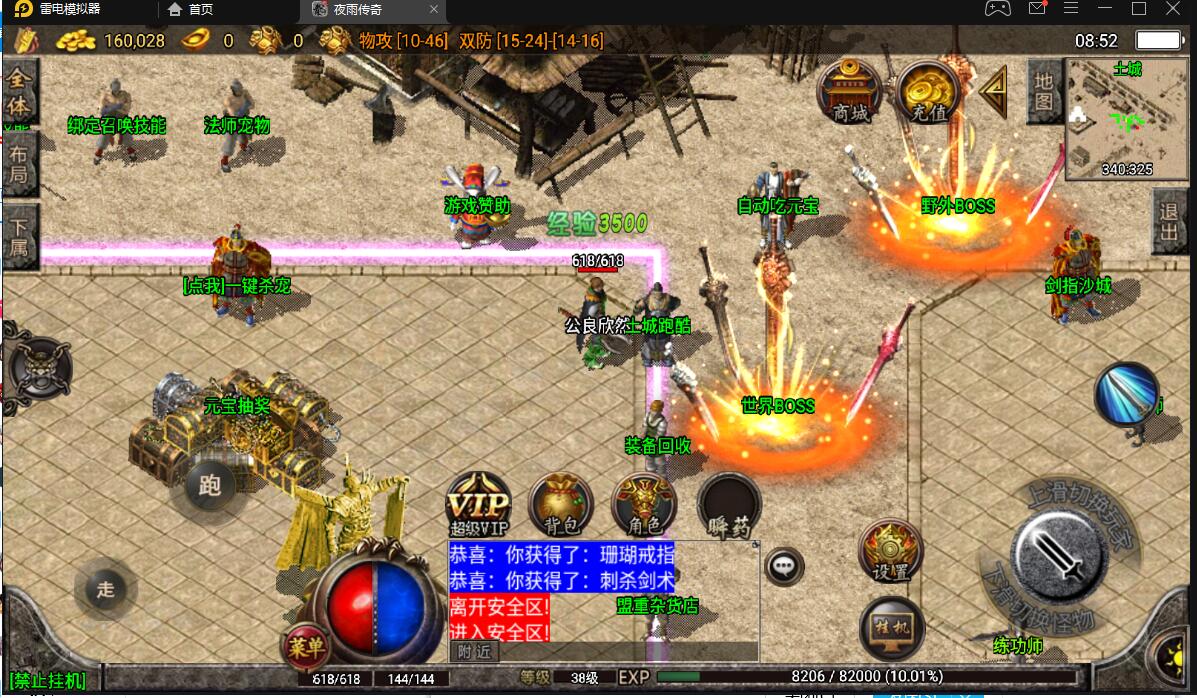Open the 商城 shop icon

[x=850, y=92]
